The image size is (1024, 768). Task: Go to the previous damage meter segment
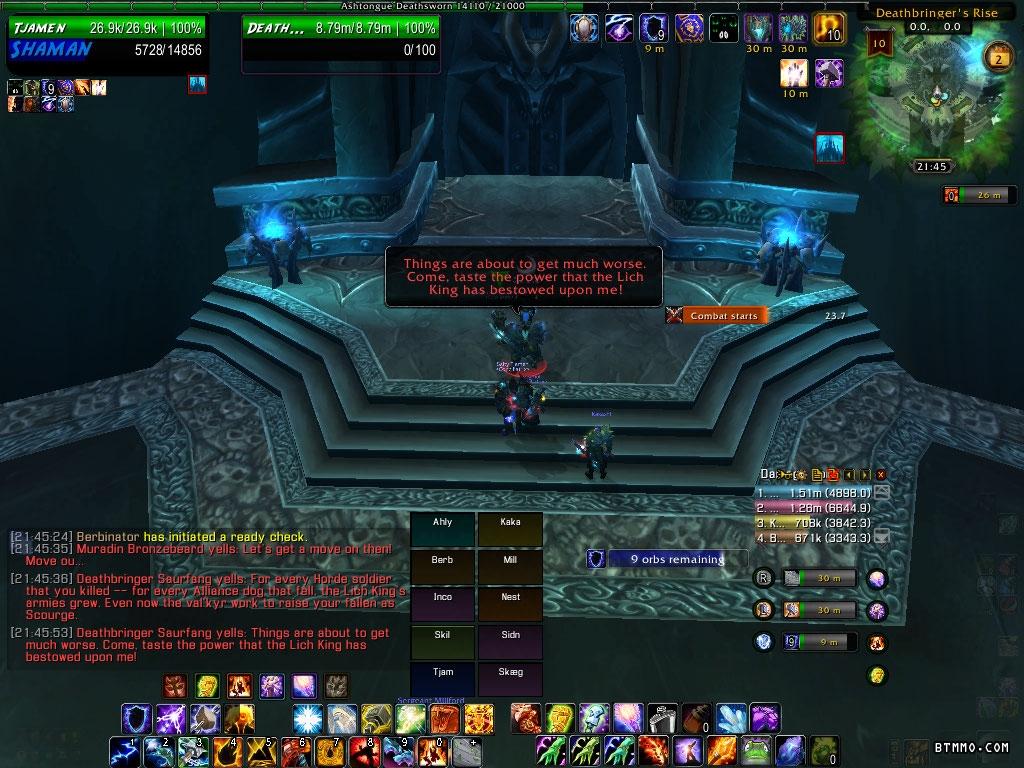[x=848, y=474]
